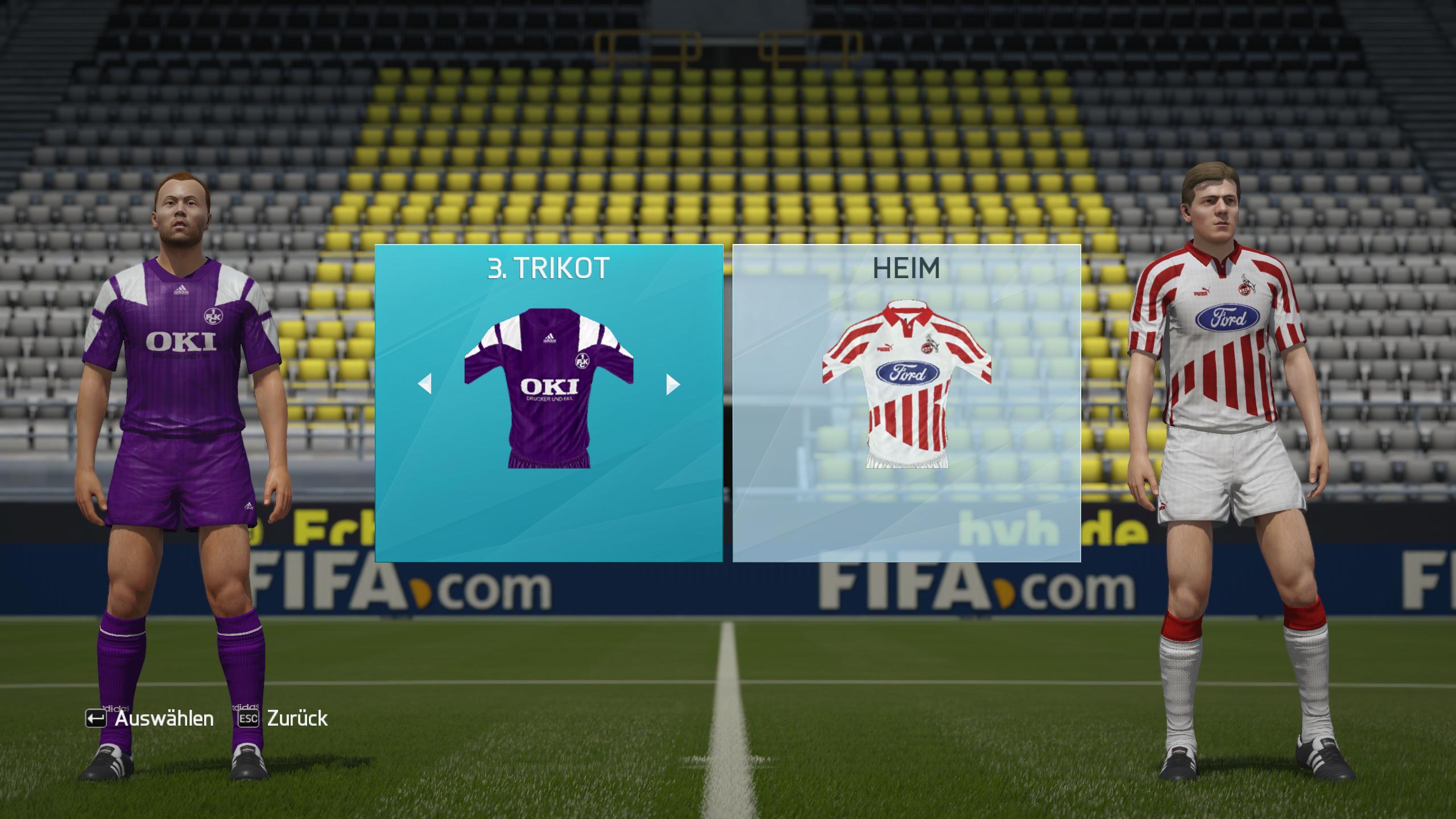Viewport: 1456px width, 819px height.
Task: Confirm the kit with Auswählen
Action: click(x=150, y=718)
